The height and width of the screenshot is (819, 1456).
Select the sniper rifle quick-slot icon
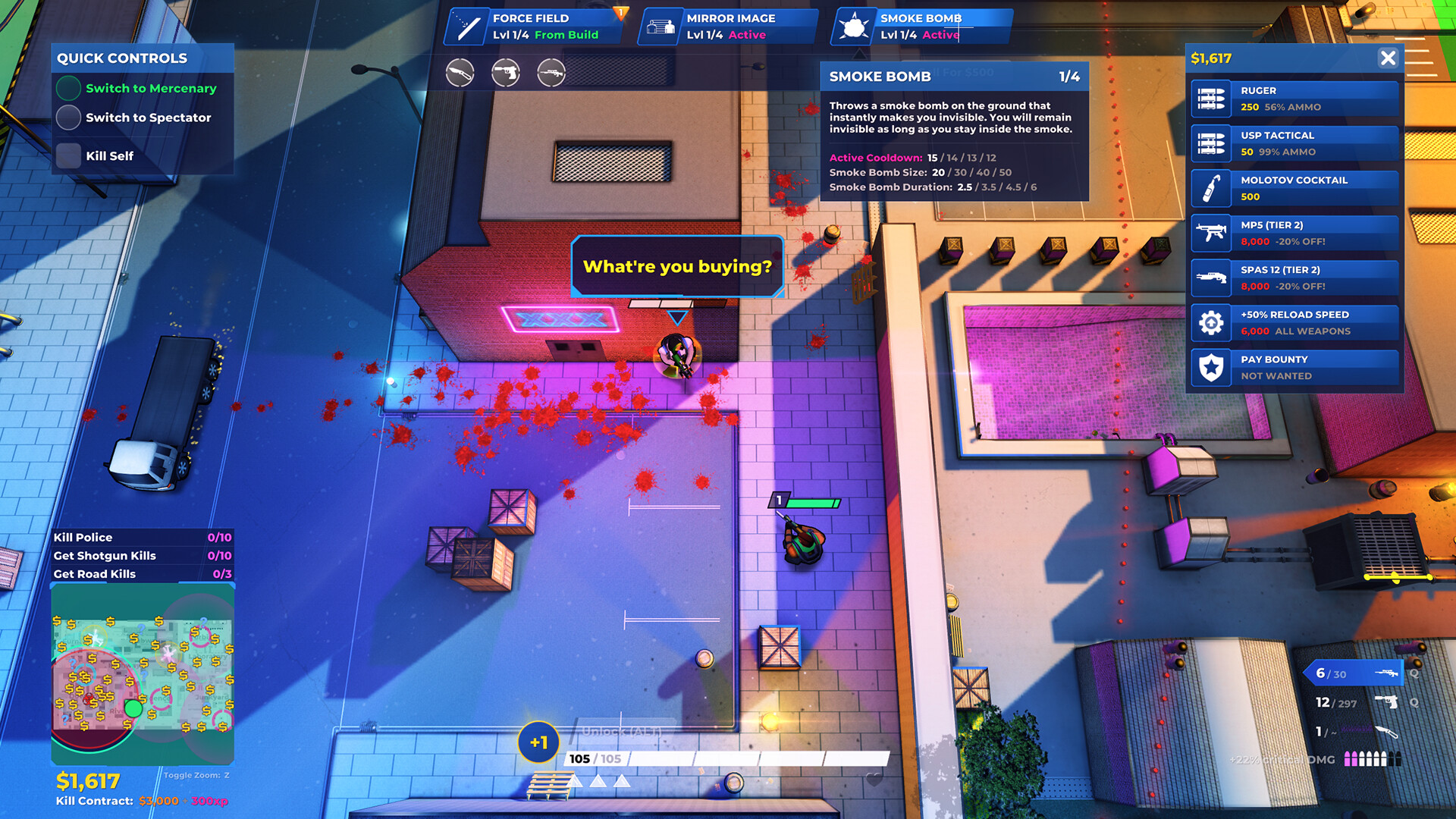click(x=551, y=74)
